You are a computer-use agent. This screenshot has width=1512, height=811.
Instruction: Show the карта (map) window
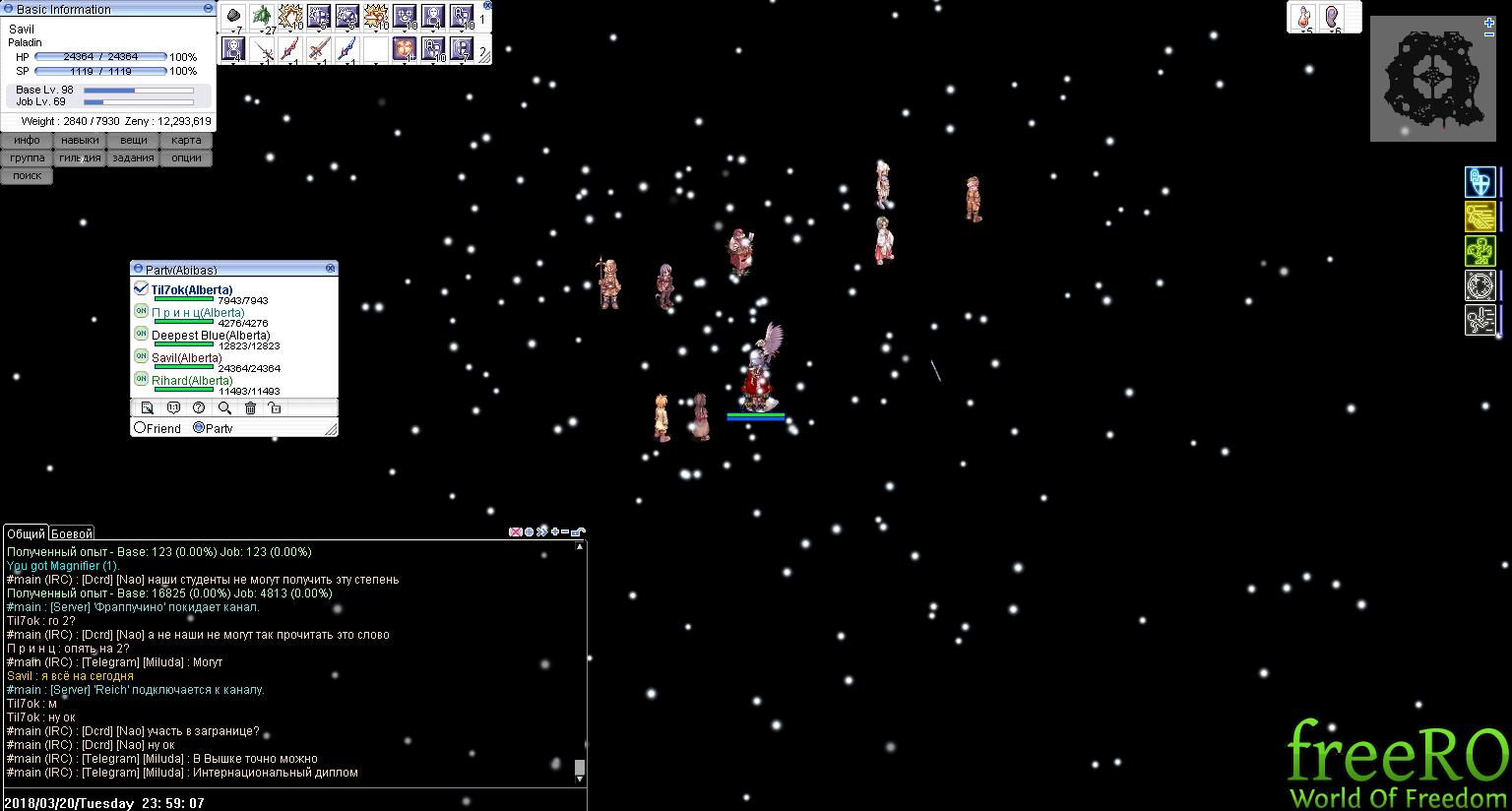point(186,140)
